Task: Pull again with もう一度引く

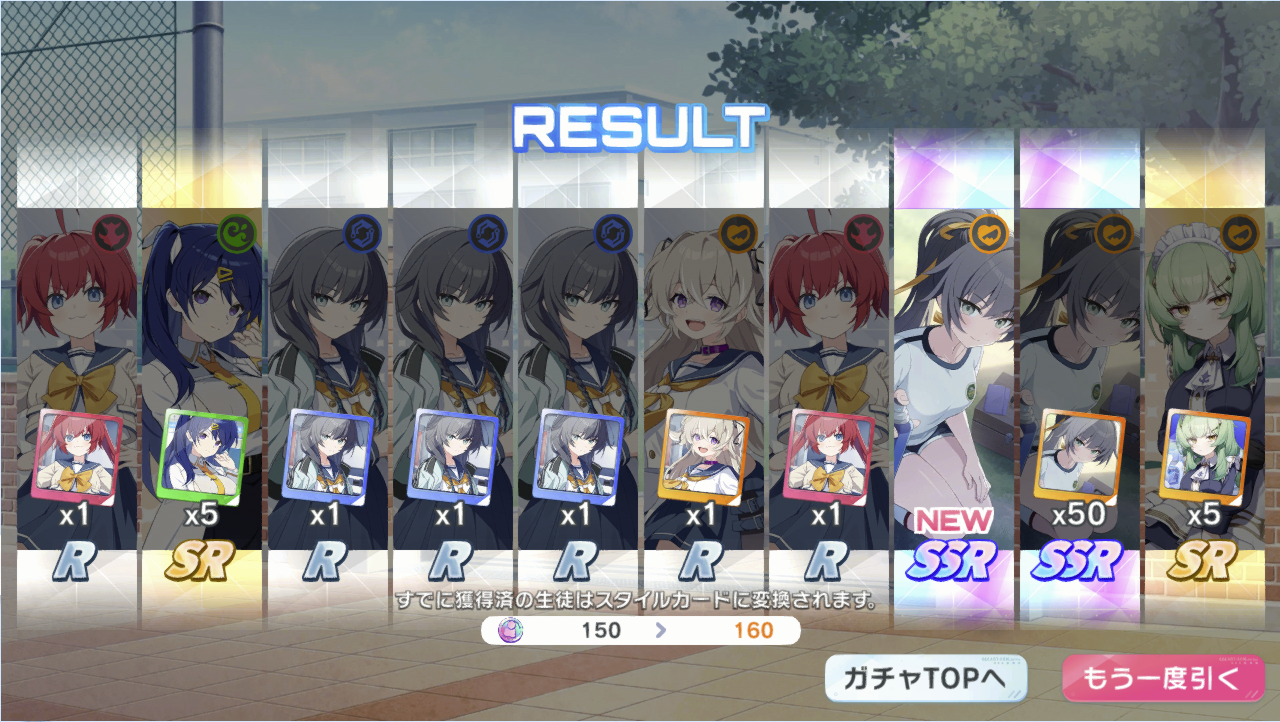Action: [1162, 679]
